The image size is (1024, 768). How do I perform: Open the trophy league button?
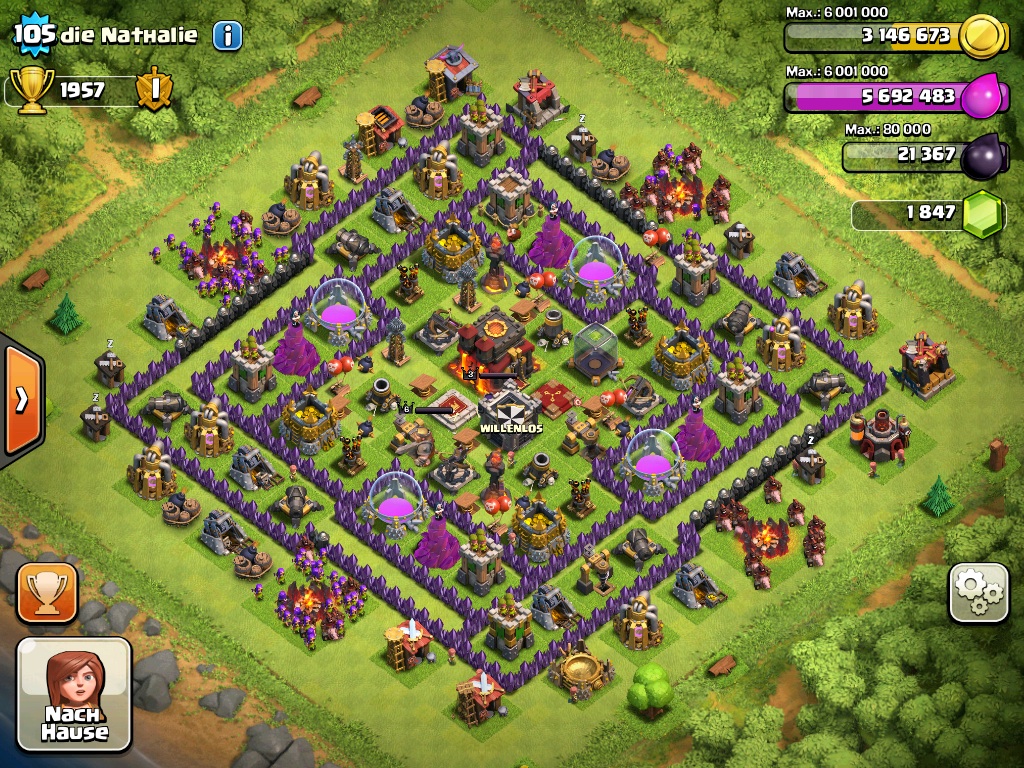pyautogui.click(x=47, y=593)
